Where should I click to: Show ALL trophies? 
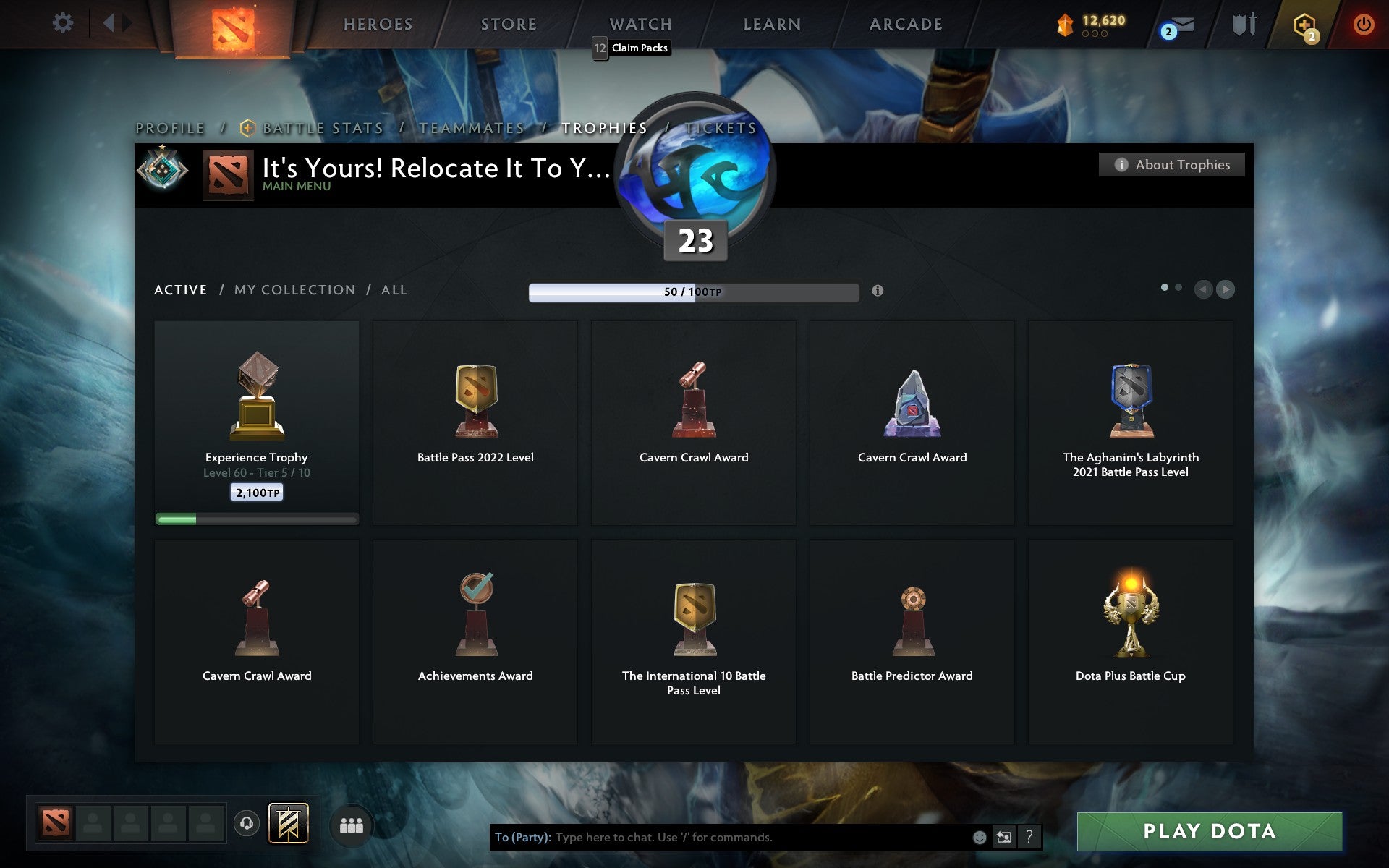point(394,289)
